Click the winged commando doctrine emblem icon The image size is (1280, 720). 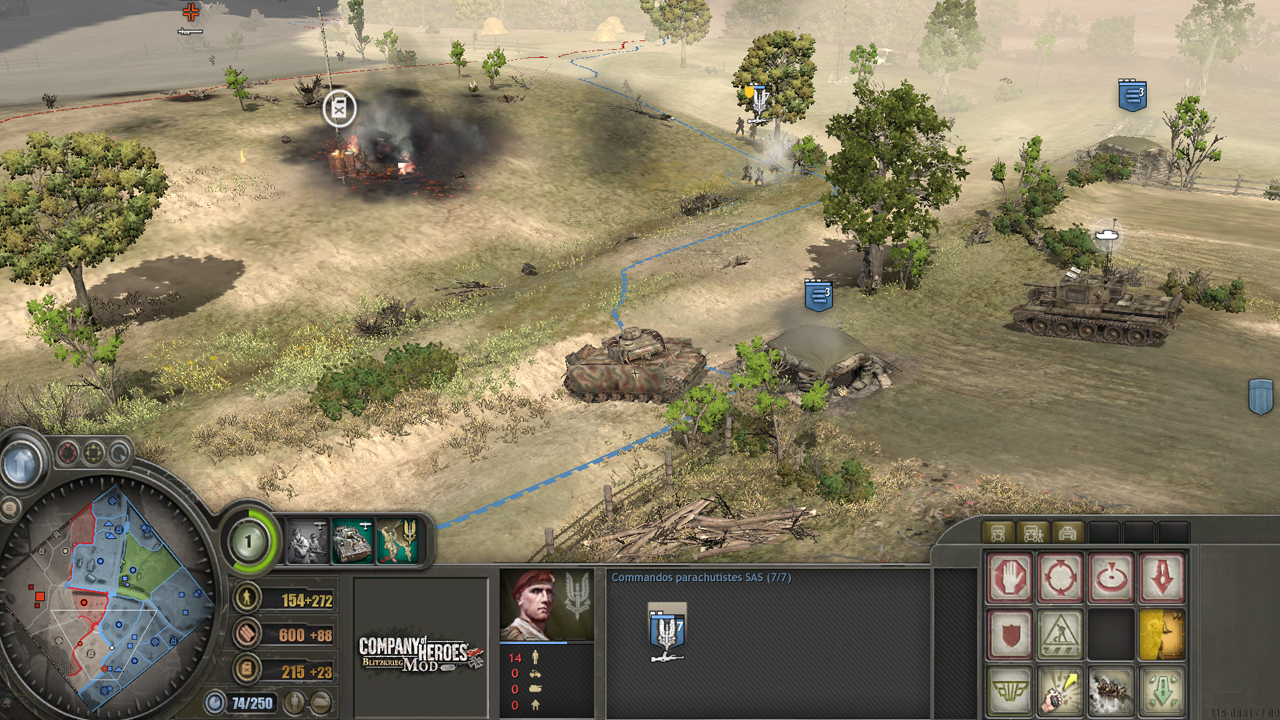pos(1009,689)
